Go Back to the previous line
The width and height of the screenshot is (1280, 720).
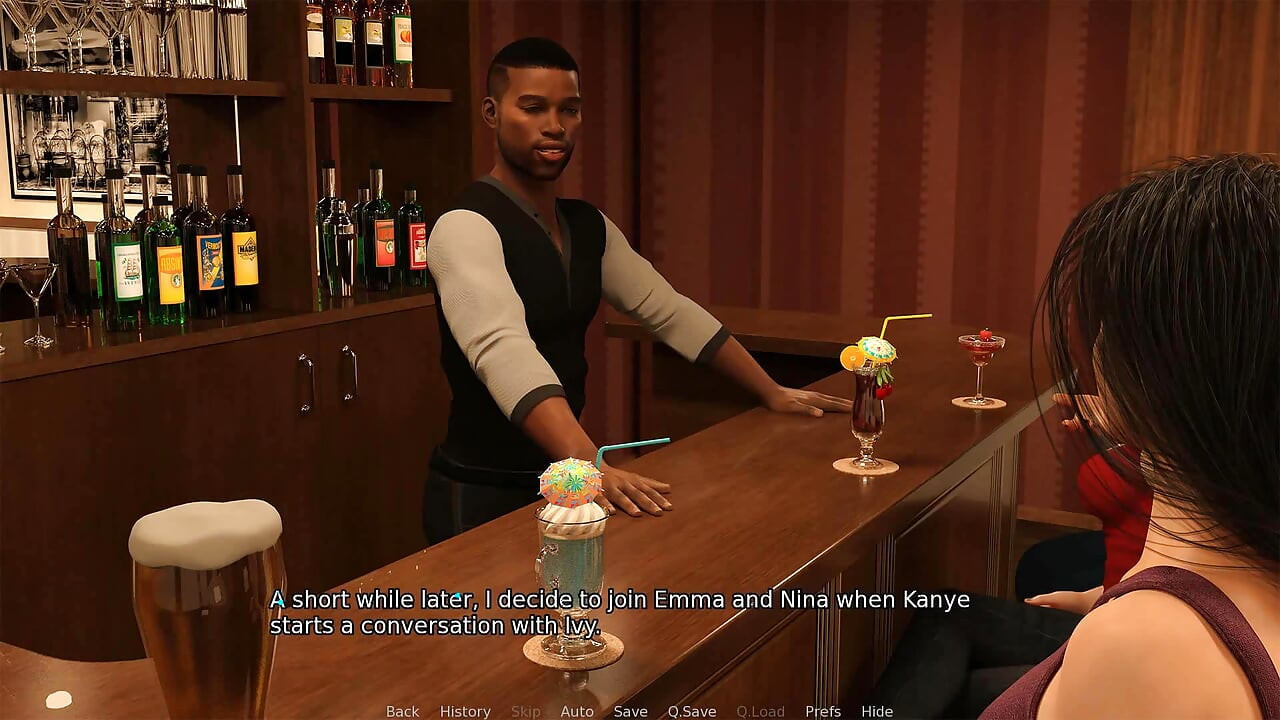coord(402,711)
